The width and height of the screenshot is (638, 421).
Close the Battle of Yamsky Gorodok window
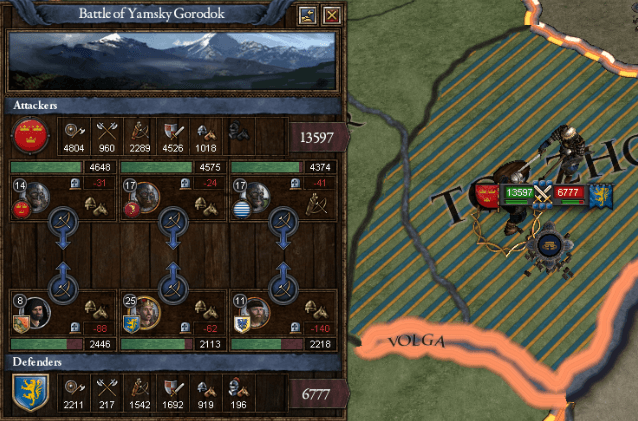tap(332, 15)
